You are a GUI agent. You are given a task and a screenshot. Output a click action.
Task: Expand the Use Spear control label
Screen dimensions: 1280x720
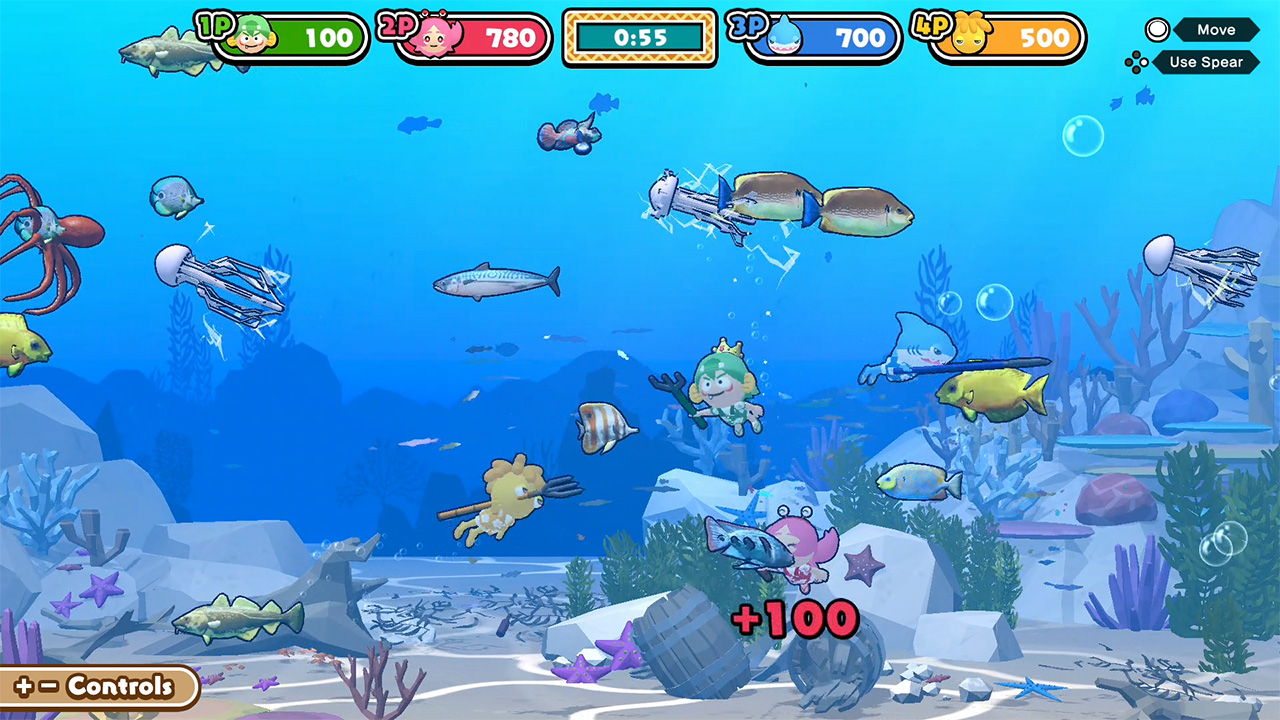(x=1208, y=62)
